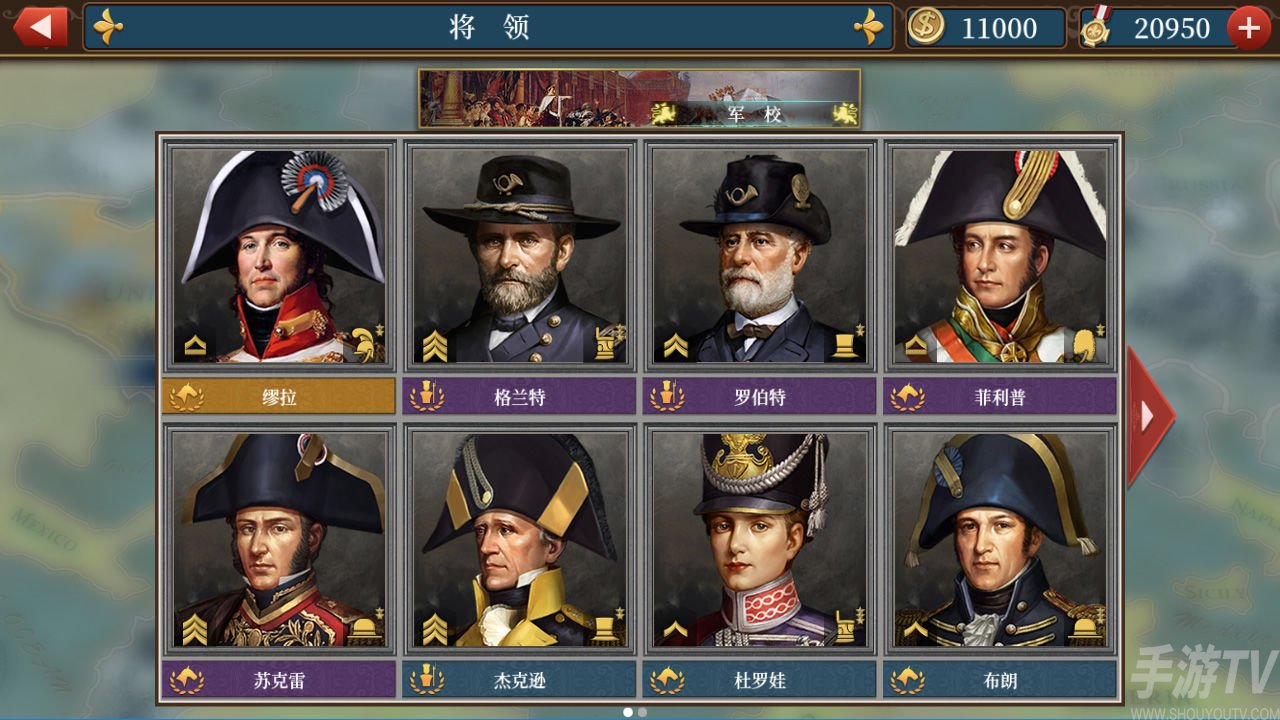Click the gold coin currency icon

pyautogui.click(x=925, y=28)
